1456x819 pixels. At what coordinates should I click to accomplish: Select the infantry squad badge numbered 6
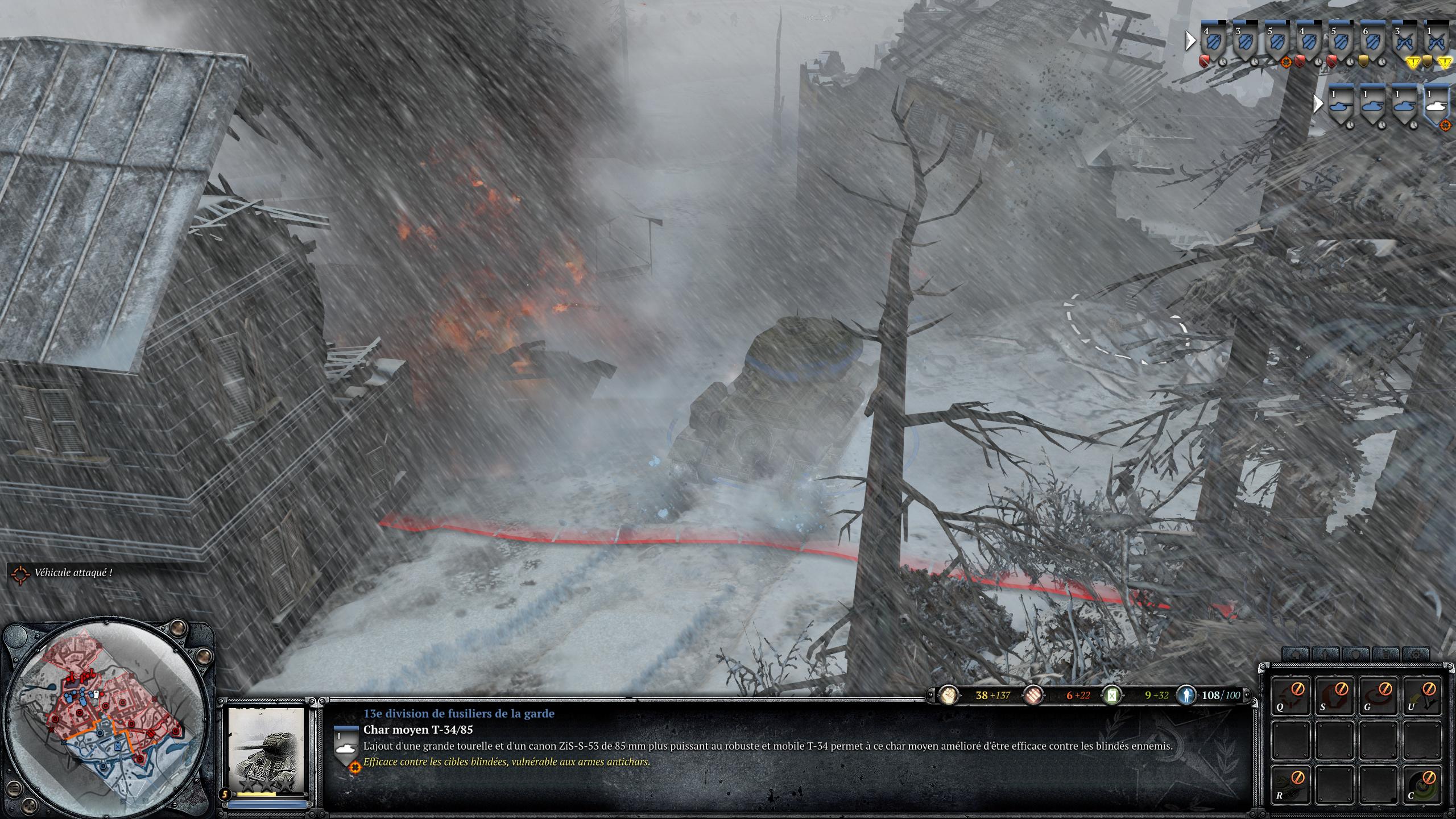(x=1372, y=42)
